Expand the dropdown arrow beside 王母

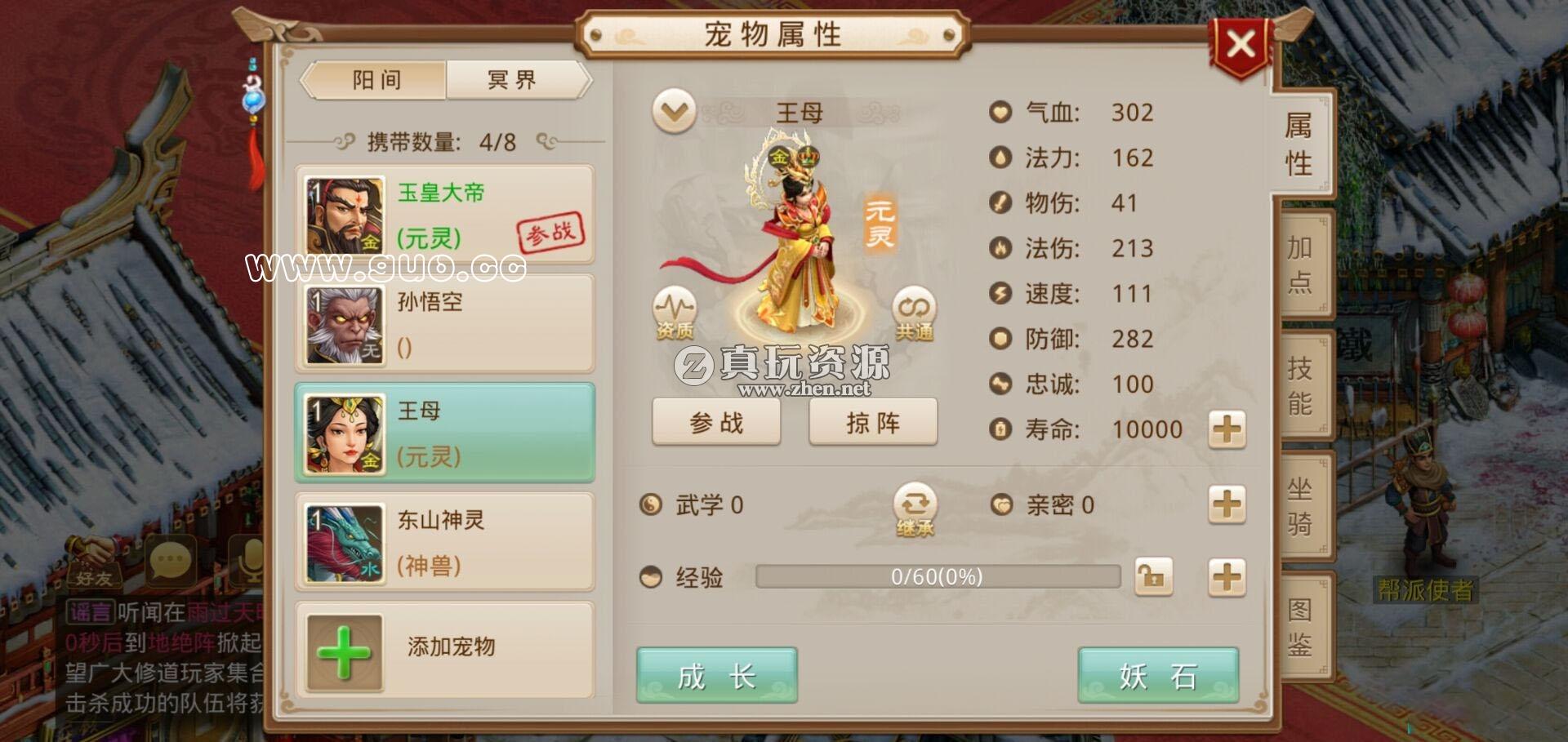675,112
